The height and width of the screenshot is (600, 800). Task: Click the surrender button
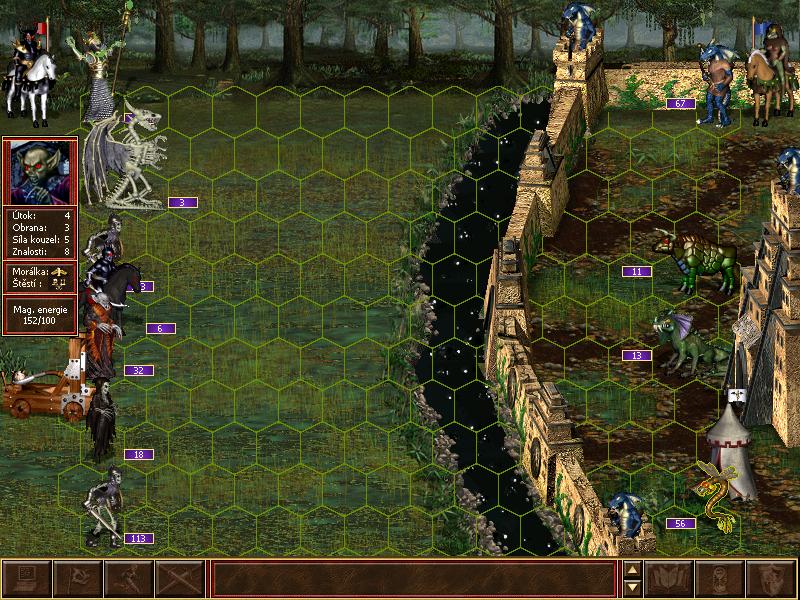(x=77, y=579)
